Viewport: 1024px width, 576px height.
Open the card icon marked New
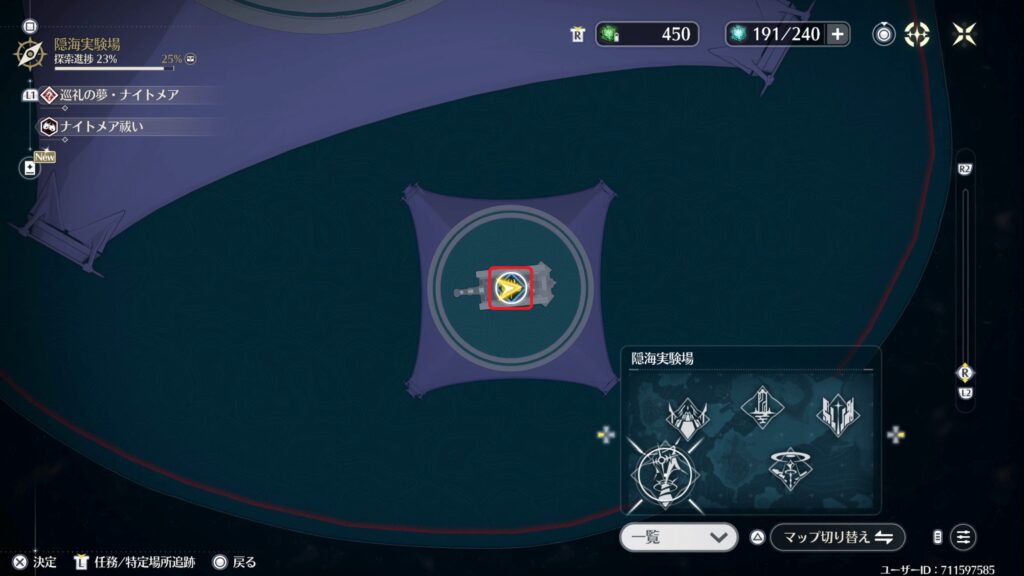[29, 167]
